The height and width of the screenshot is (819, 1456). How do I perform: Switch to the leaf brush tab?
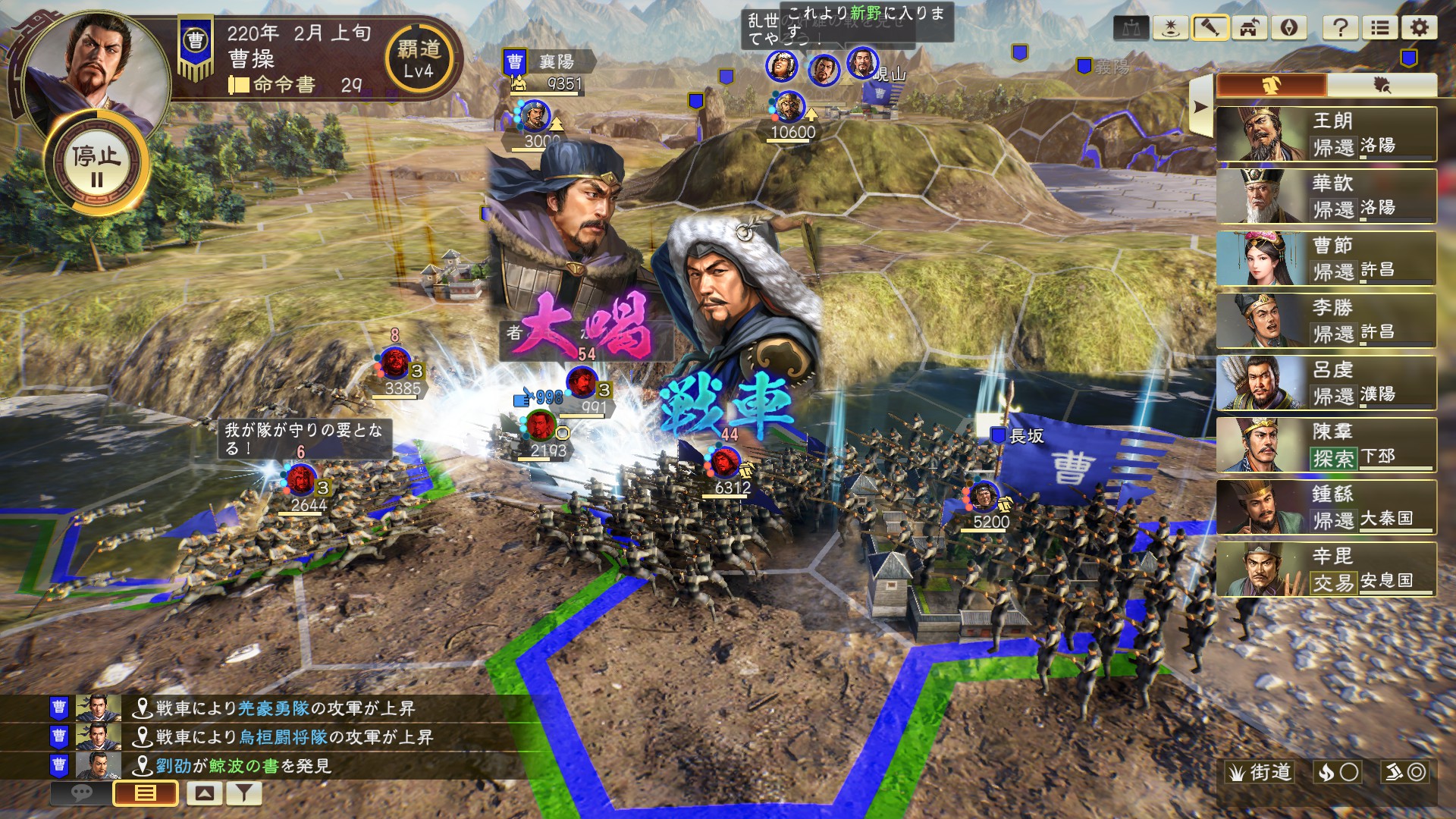coord(1382,85)
